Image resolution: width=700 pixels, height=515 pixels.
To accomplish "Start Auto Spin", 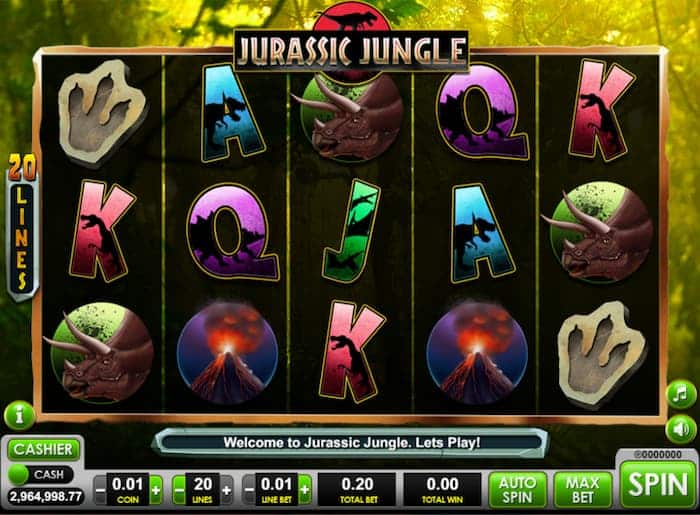I will pyautogui.click(x=517, y=489).
